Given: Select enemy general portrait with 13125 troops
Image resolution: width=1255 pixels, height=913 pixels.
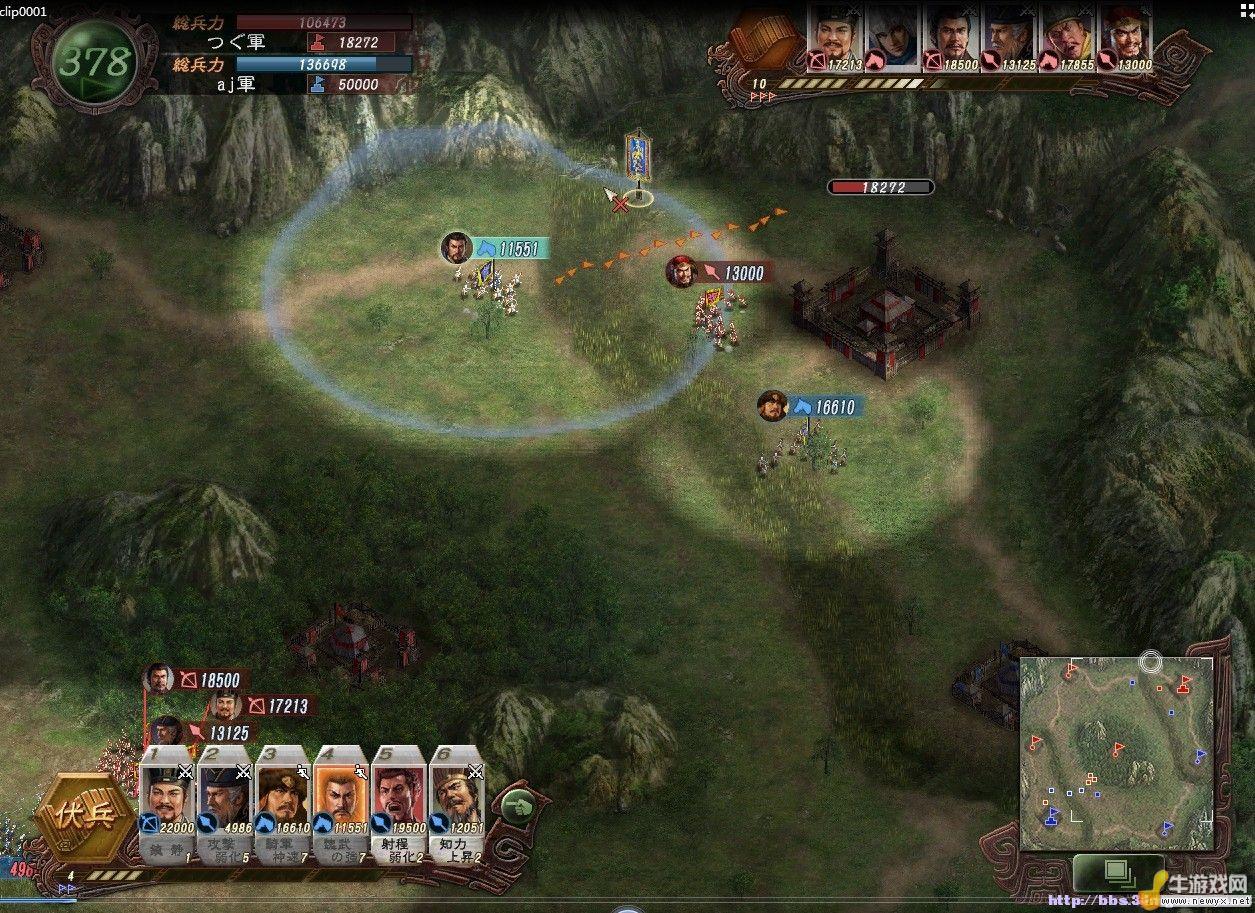Looking at the screenshot, I should 1009,38.
